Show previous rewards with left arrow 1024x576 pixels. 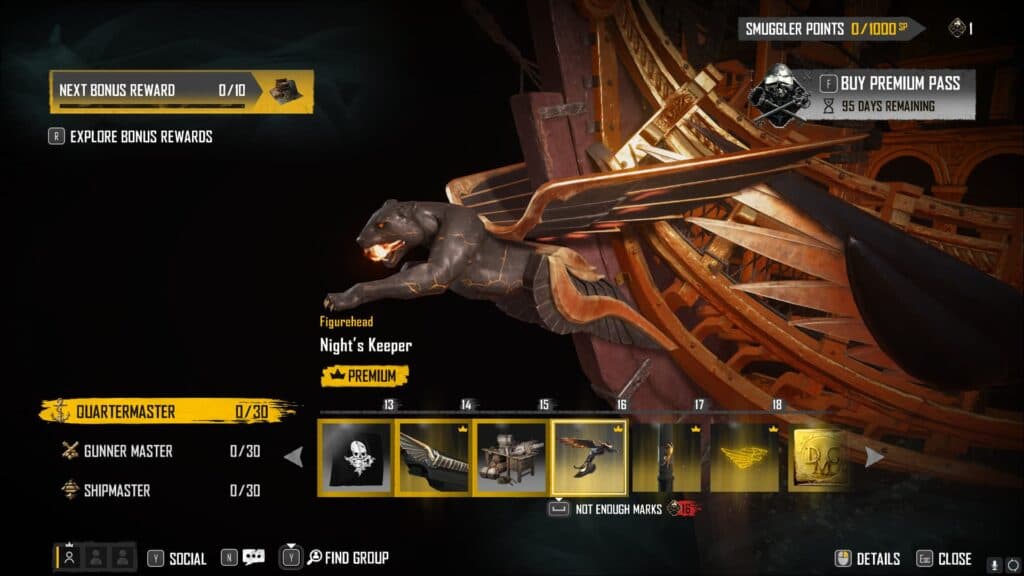point(294,457)
